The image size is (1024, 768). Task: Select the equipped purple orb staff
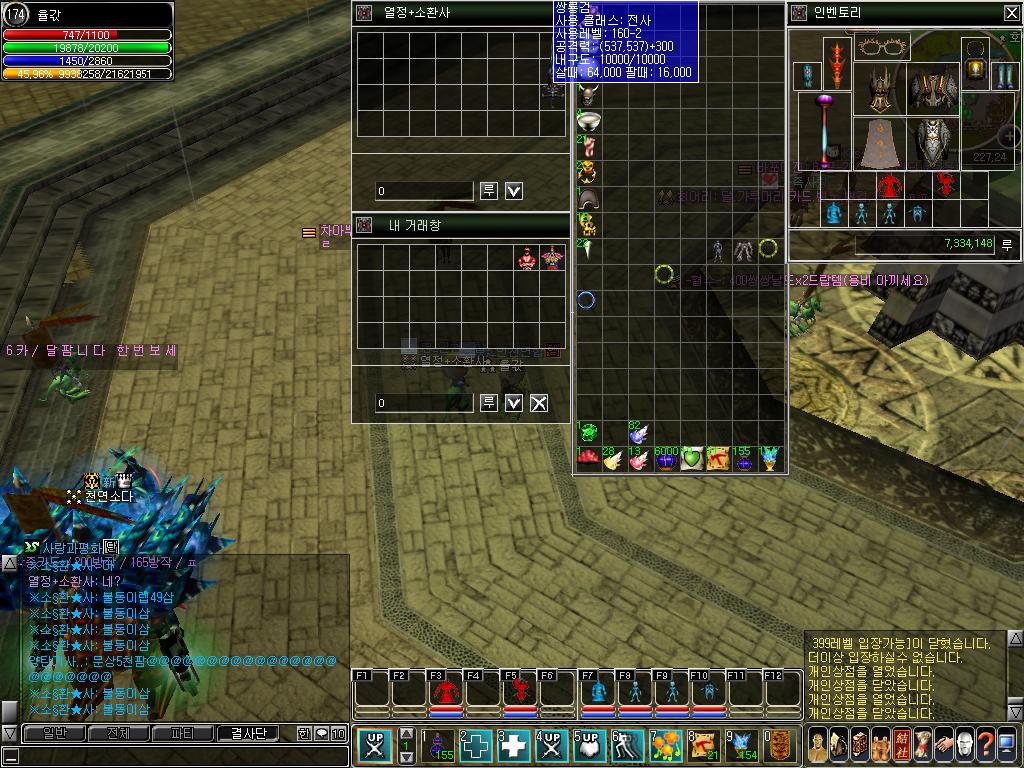coord(825,130)
